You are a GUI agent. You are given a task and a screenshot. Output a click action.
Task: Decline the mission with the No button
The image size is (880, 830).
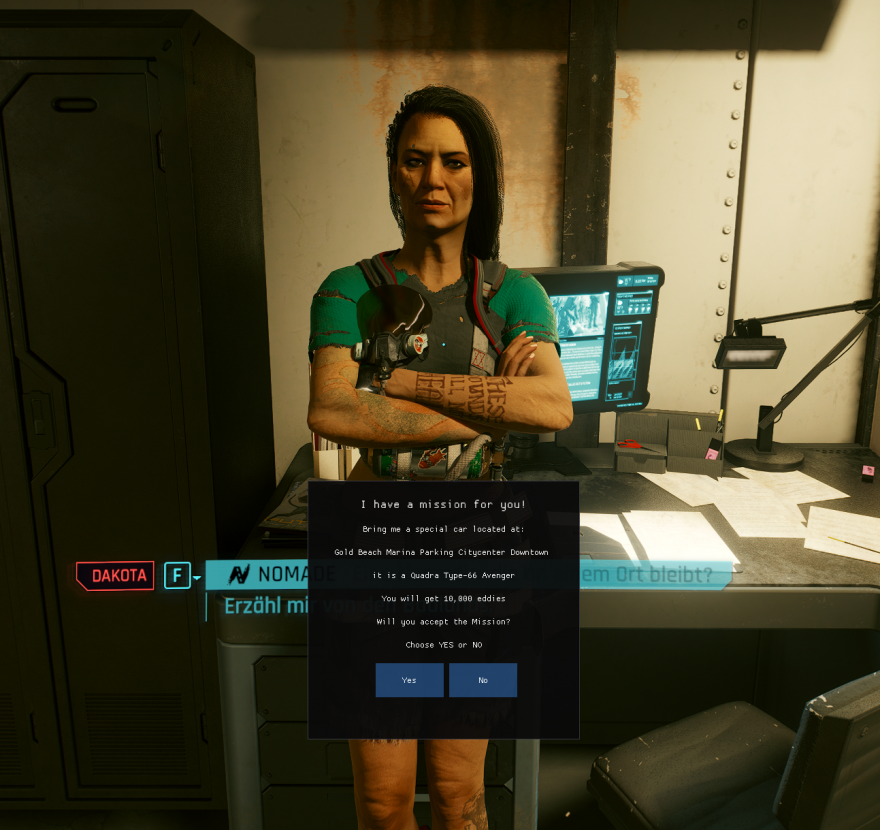tap(483, 680)
